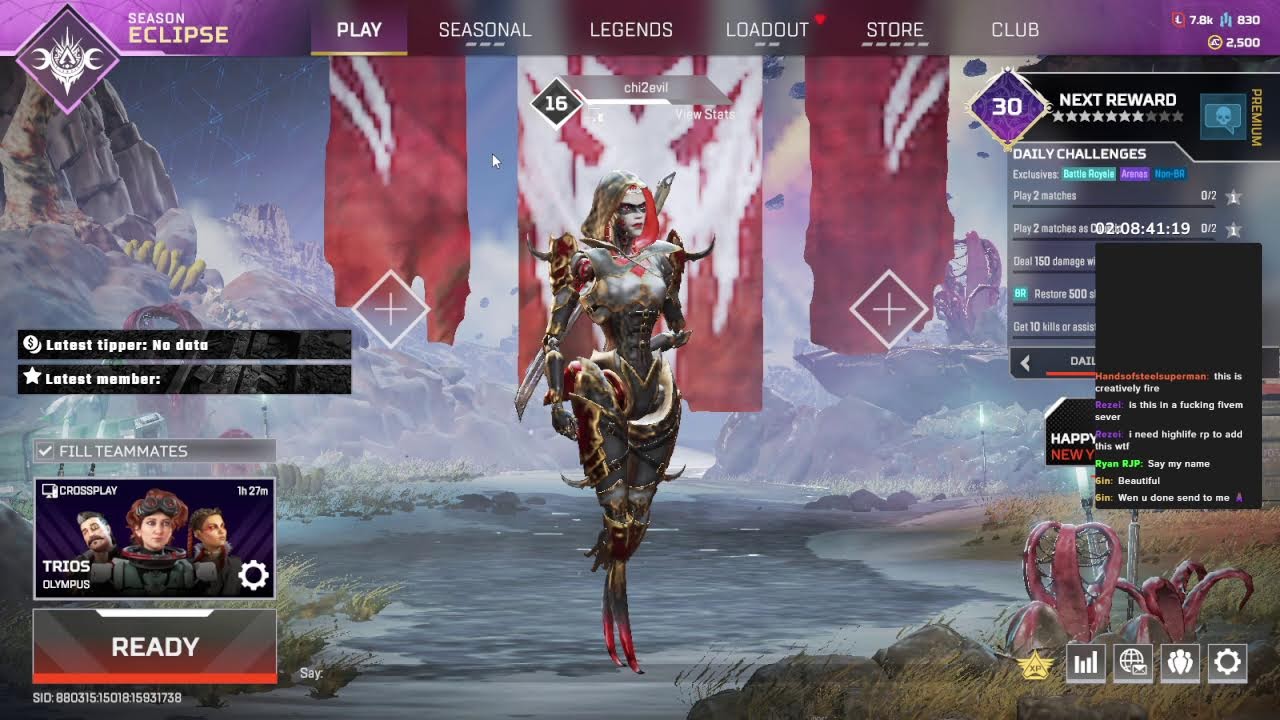Image resolution: width=1280 pixels, height=720 pixels.
Task: Open the level 30 battle pass badge
Action: pyautogui.click(x=1006, y=107)
